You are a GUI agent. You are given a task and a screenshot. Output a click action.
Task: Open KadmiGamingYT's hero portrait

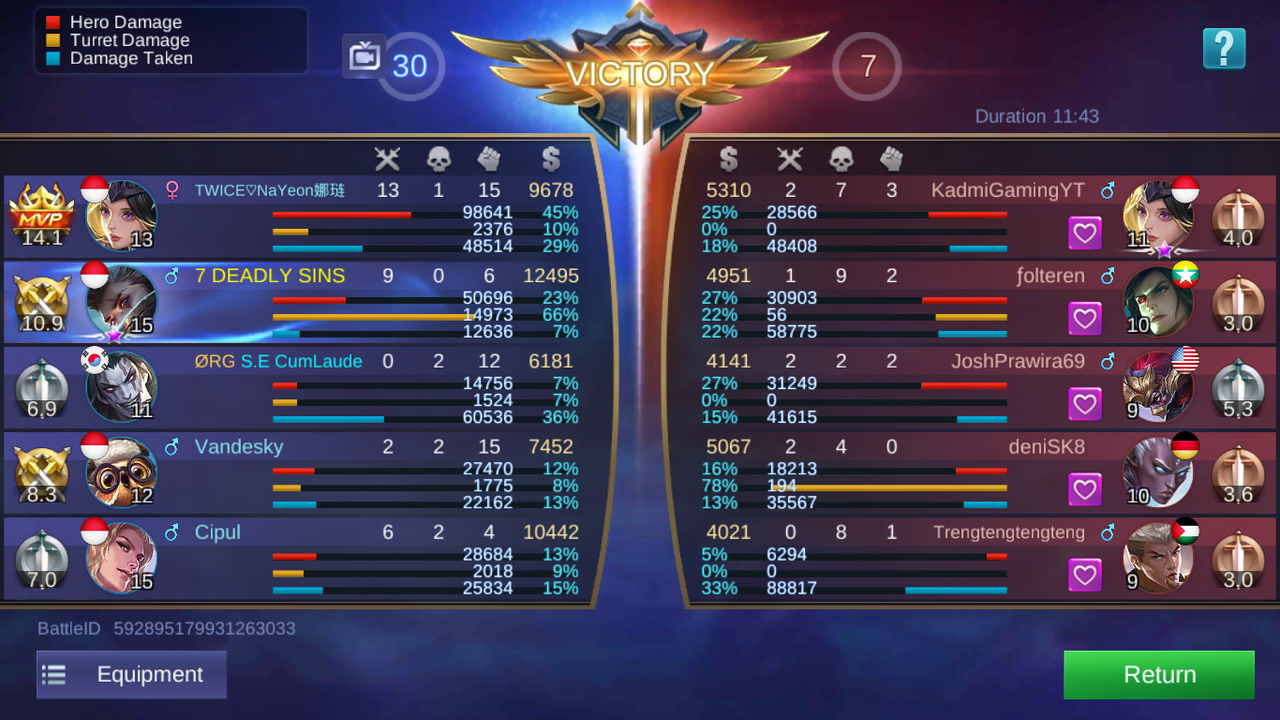[x=1158, y=215]
